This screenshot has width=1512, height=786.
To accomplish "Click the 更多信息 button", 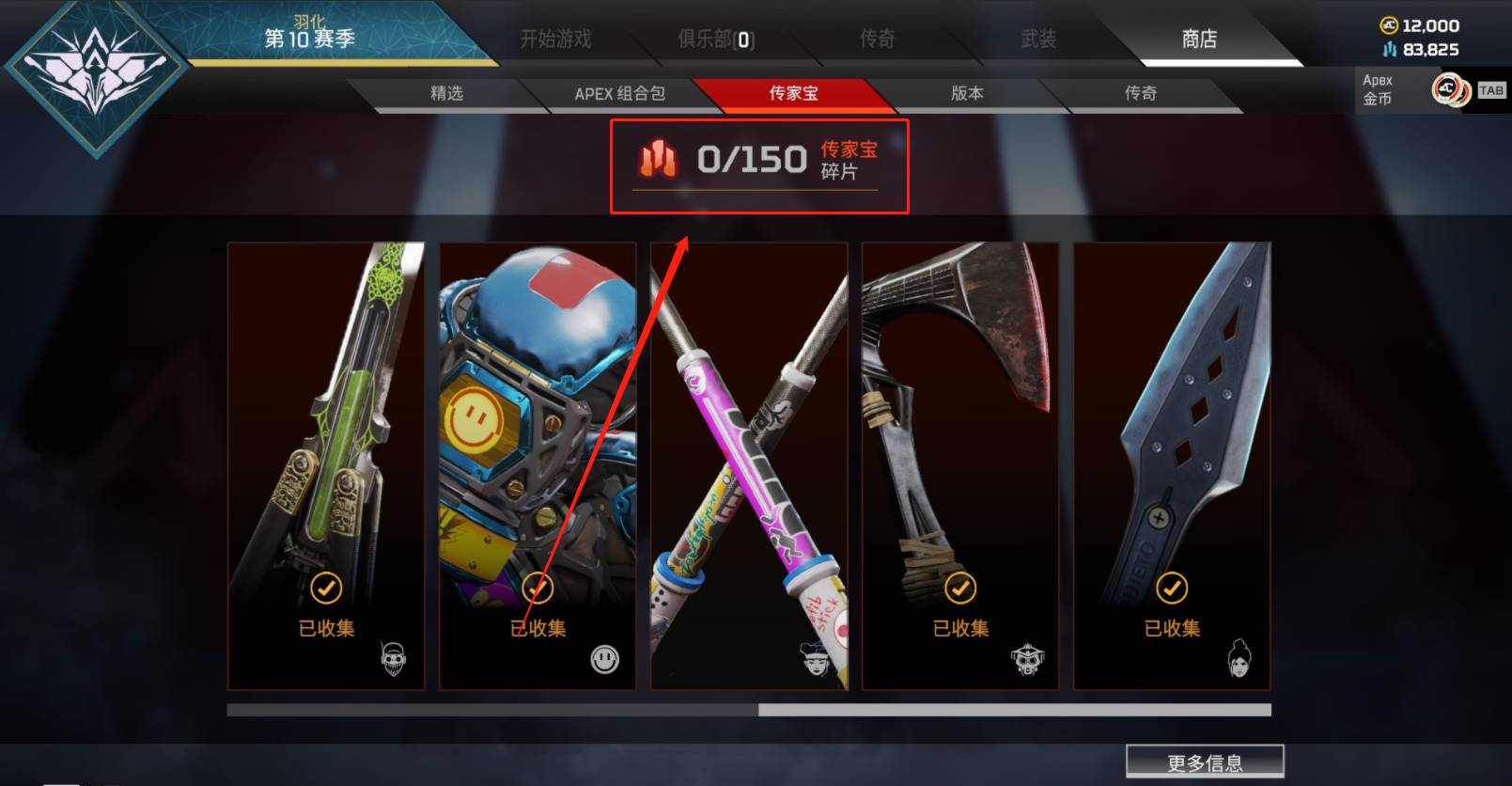I will click(1206, 760).
